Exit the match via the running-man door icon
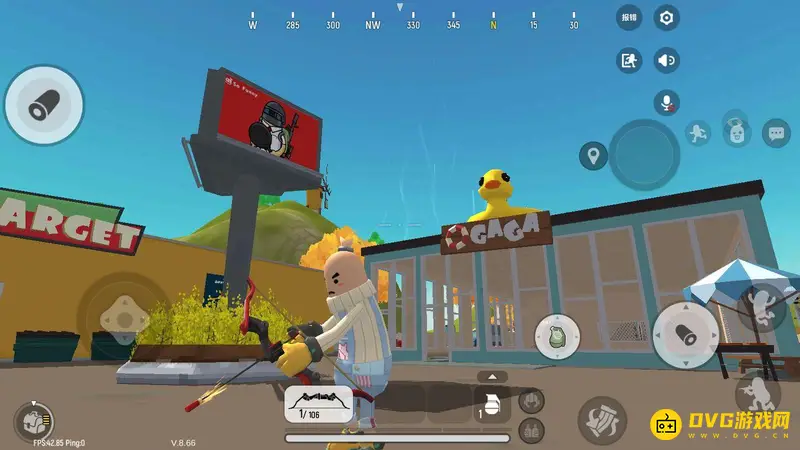Screen dimensions: 800x450 (x=629, y=60)
